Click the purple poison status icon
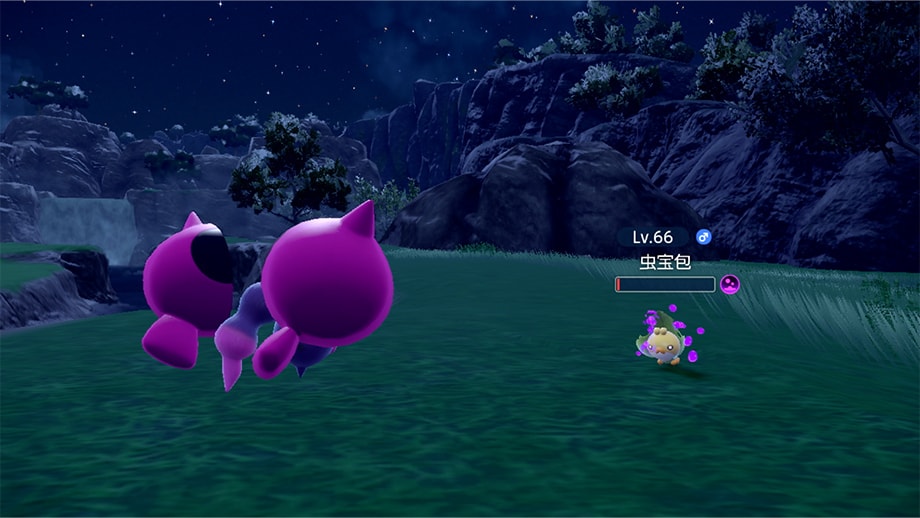 click(730, 285)
